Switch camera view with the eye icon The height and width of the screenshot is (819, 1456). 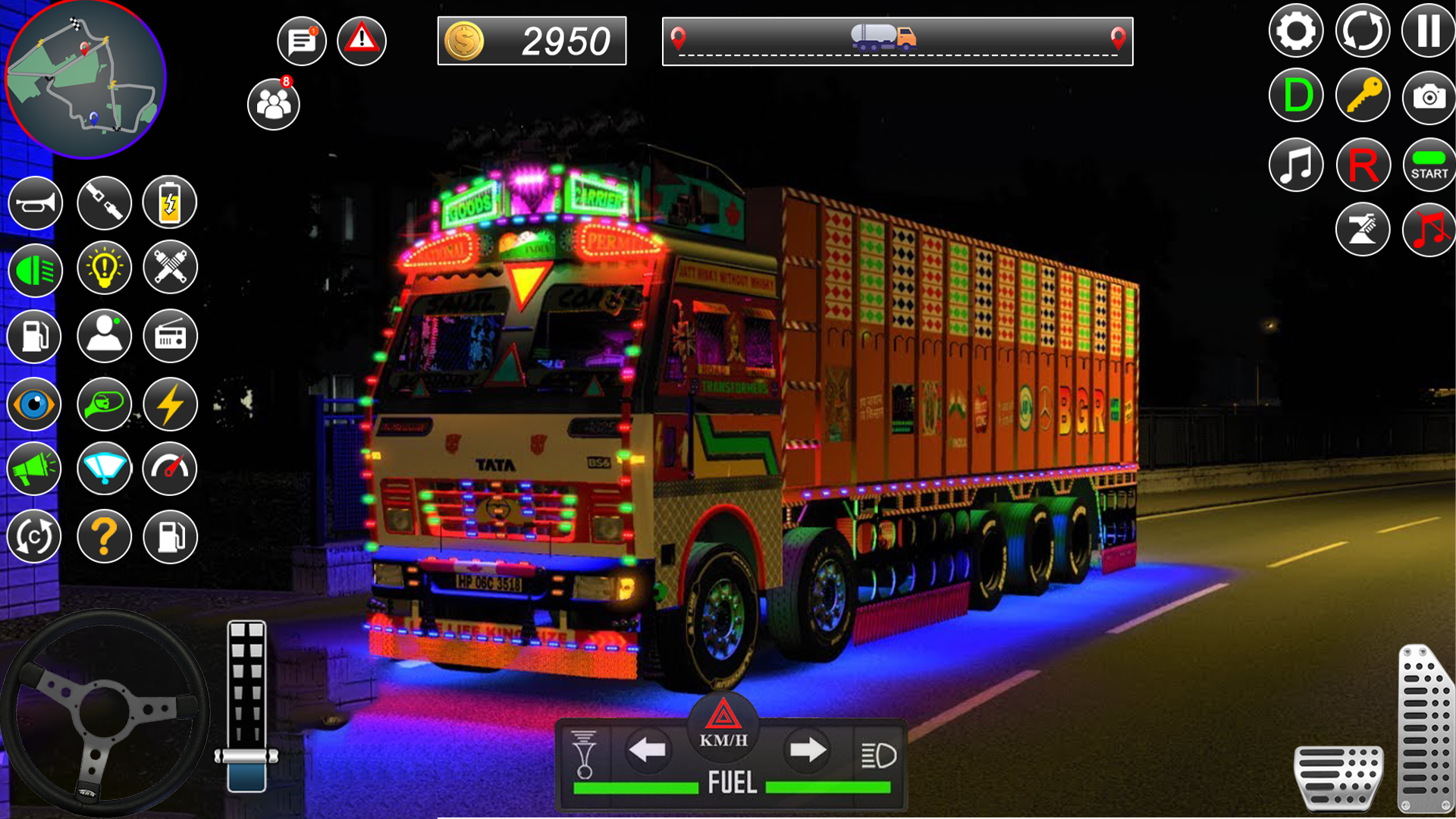point(33,404)
